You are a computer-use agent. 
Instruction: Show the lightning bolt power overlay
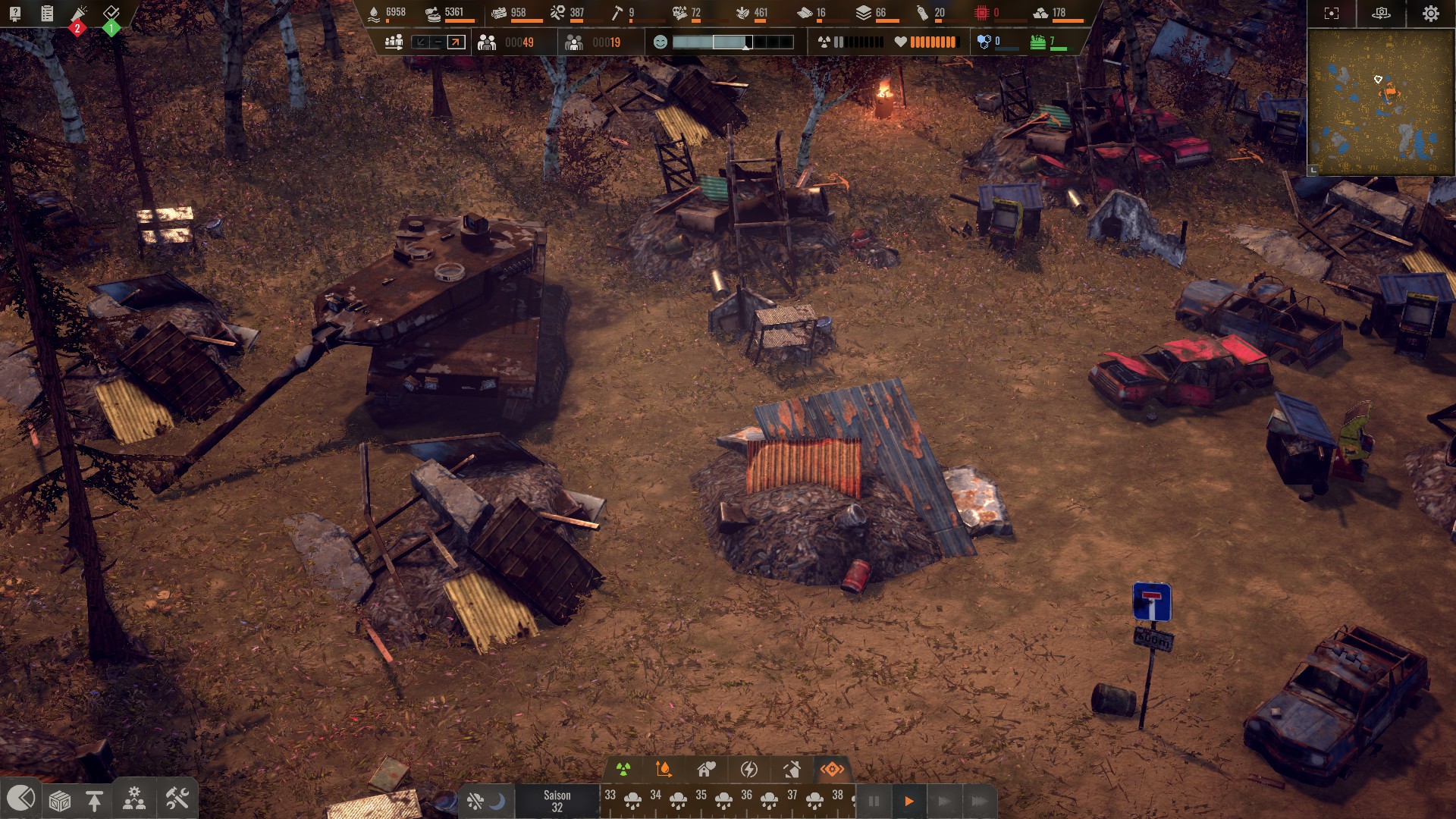point(748,770)
